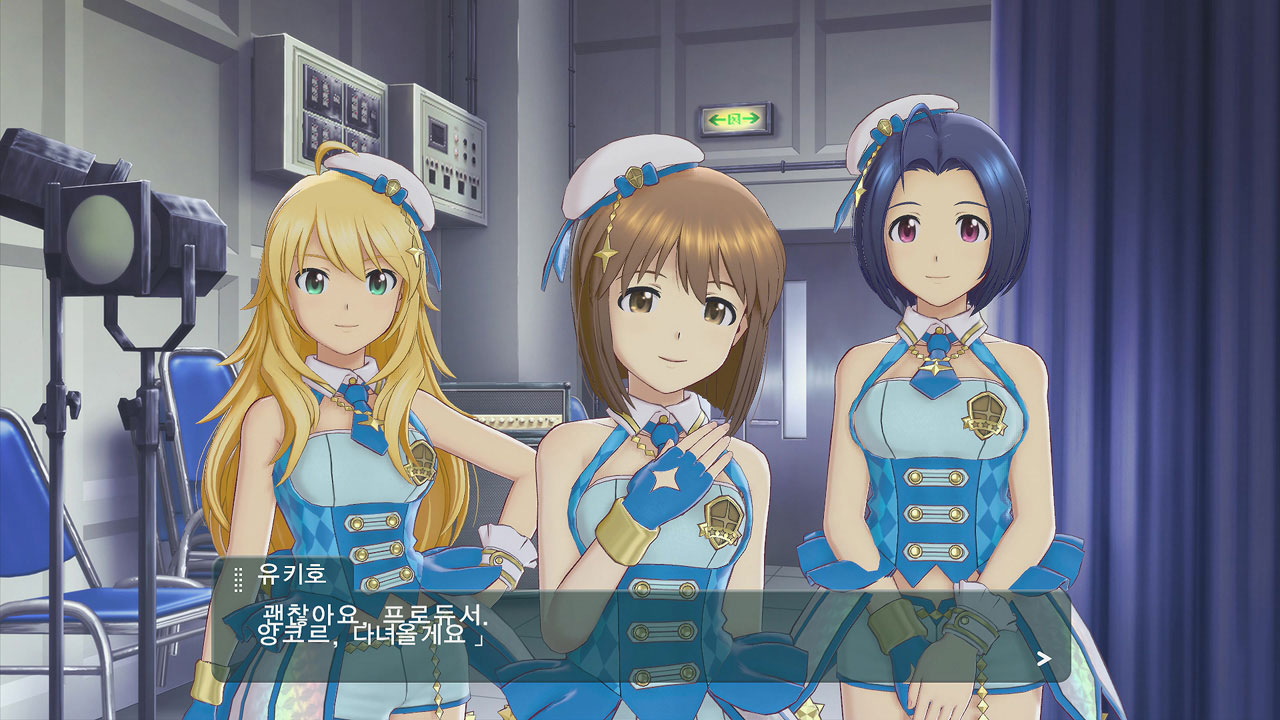Click Yukiho's dialogue text box
The height and width of the screenshot is (720, 1280).
pos(640,630)
